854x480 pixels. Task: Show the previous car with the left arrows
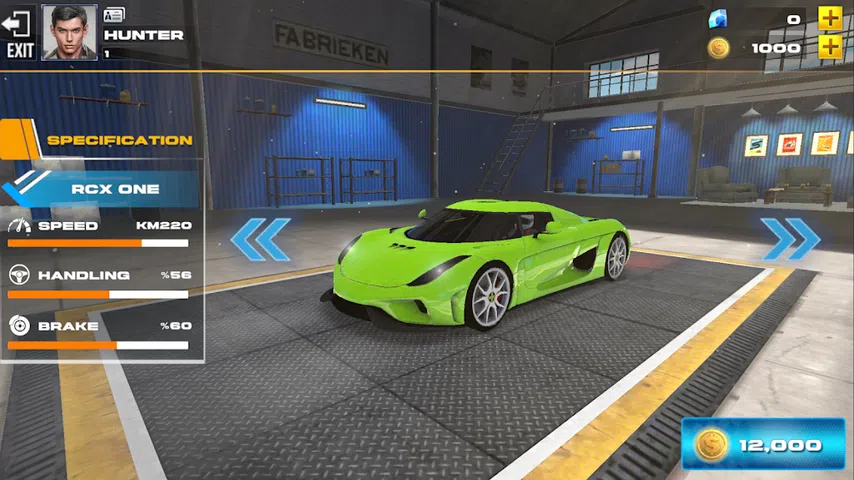260,239
